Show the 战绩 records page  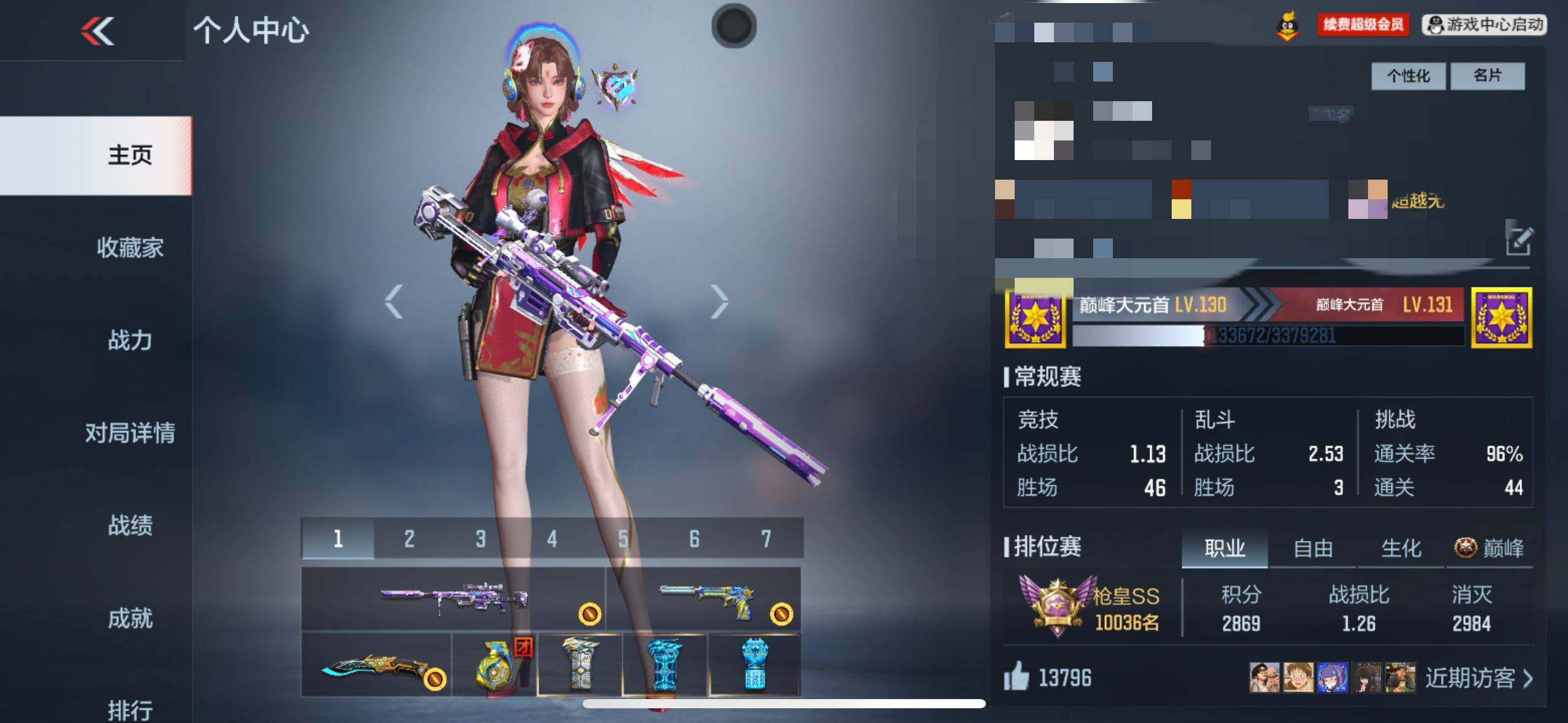coord(130,526)
